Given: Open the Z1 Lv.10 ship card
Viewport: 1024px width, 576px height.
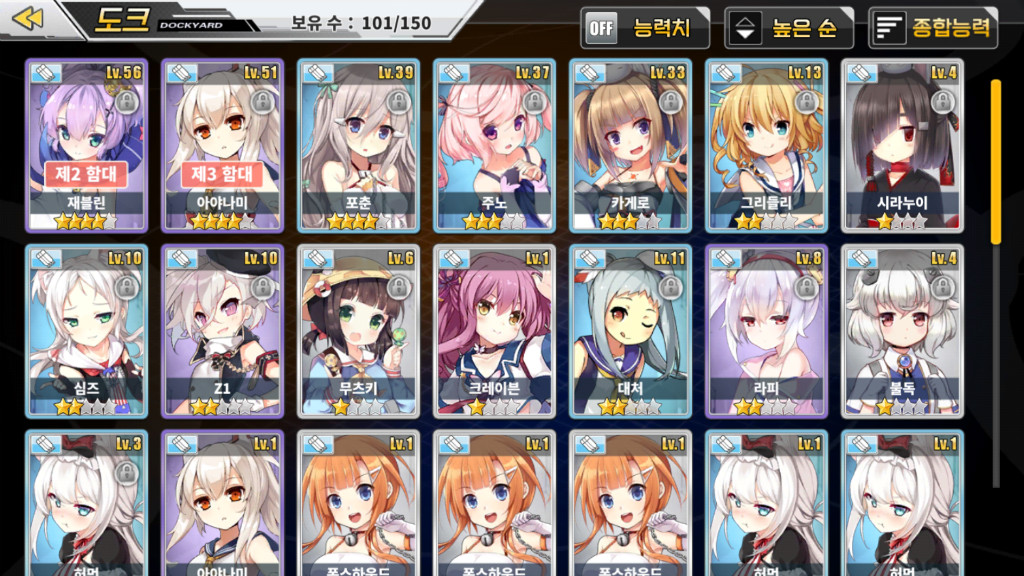Looking at the screenshot, I should [222, 330].
